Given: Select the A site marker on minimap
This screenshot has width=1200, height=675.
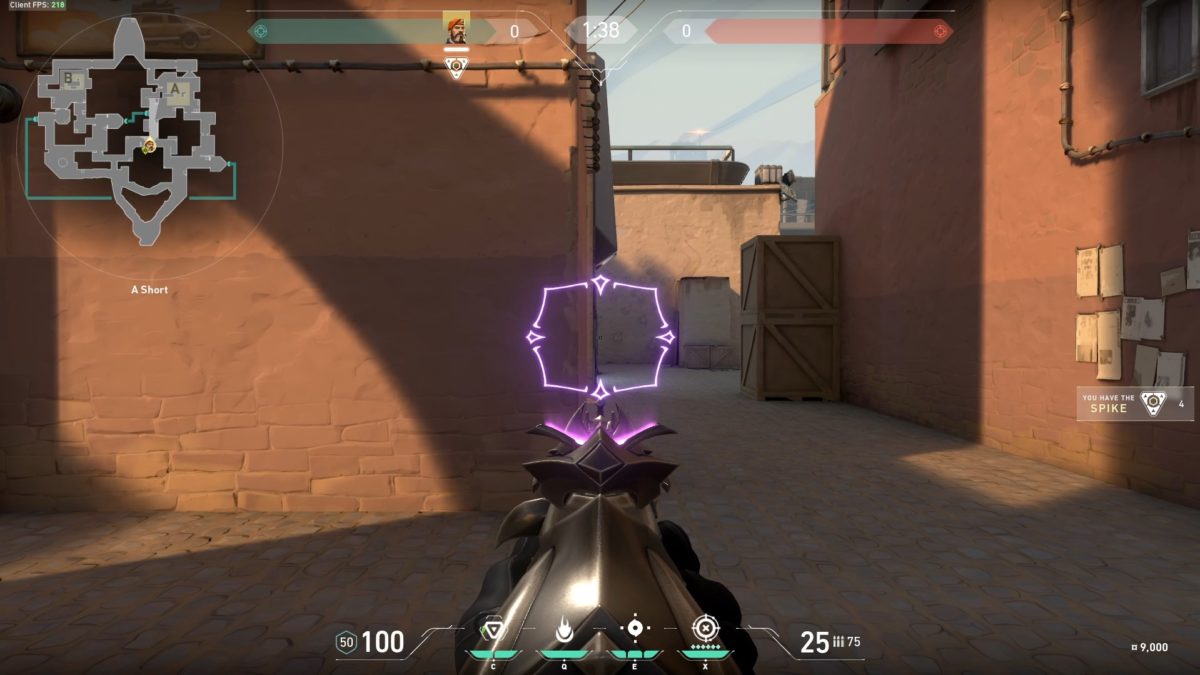Looking at the screenshot, I should [x=176, y=90].
